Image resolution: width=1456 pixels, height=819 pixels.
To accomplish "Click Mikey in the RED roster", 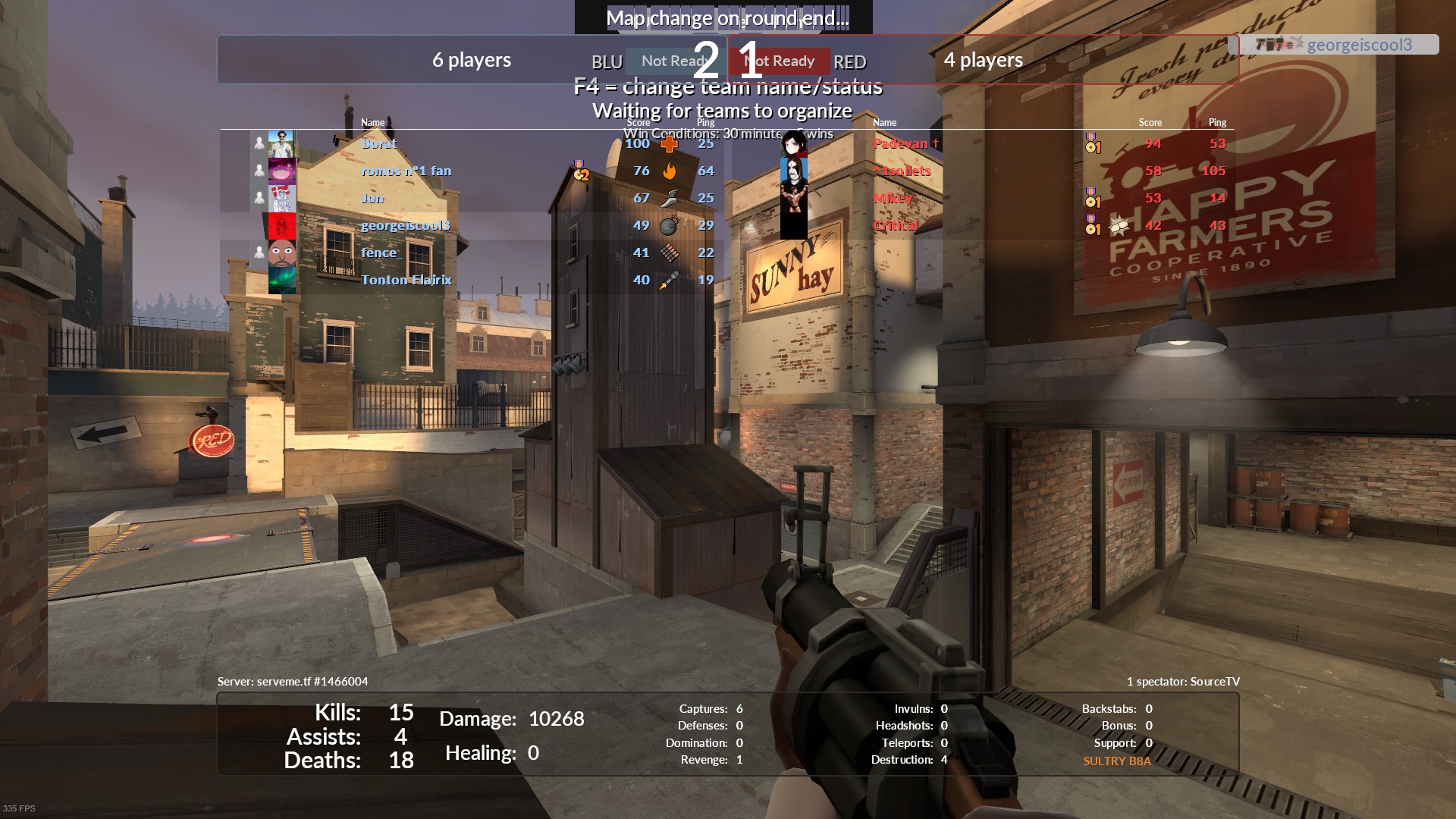I will click(x=893, y=198).
